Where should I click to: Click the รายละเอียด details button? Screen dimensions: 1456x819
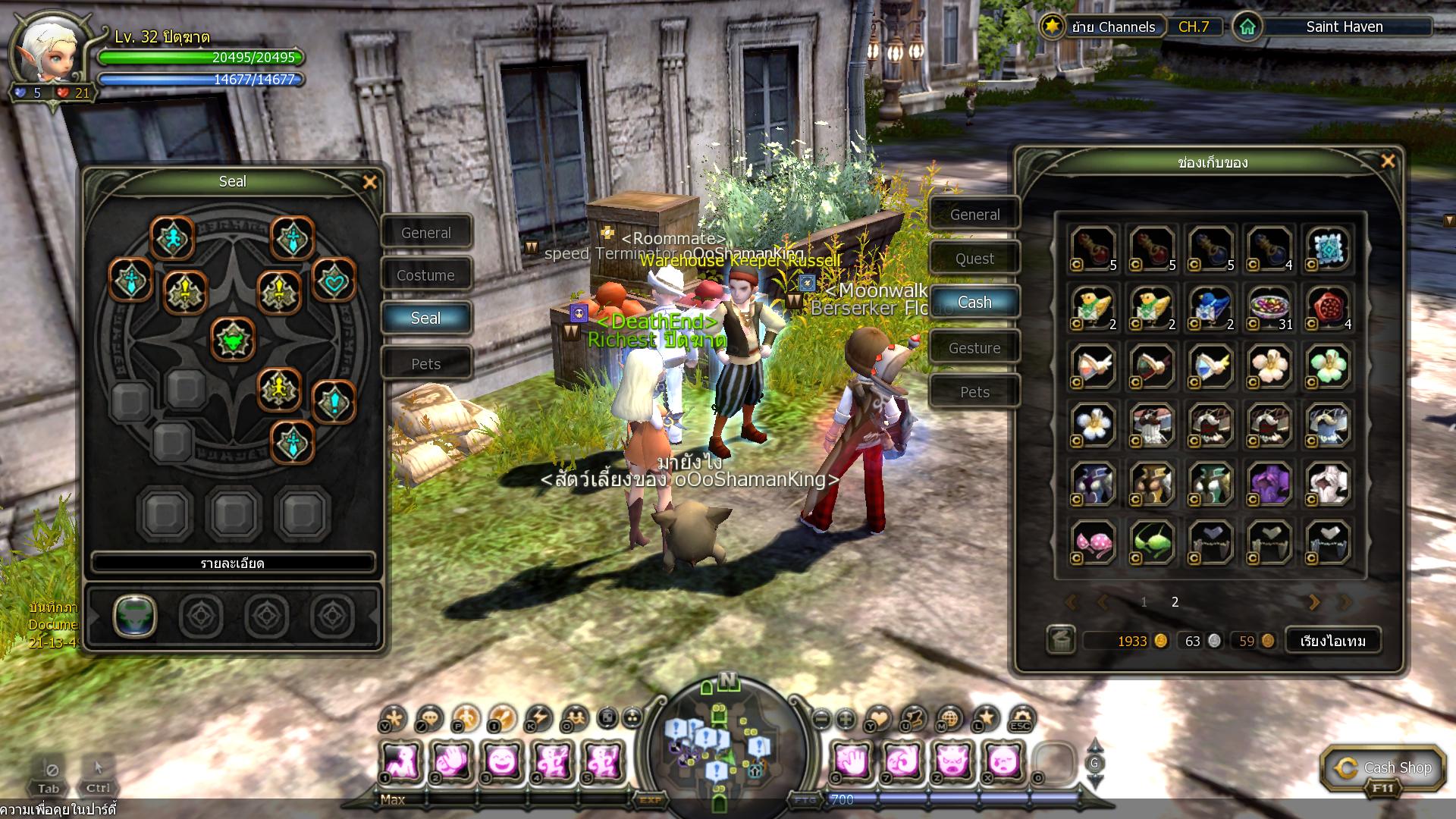pyautogui.click(x=233, y=563)
